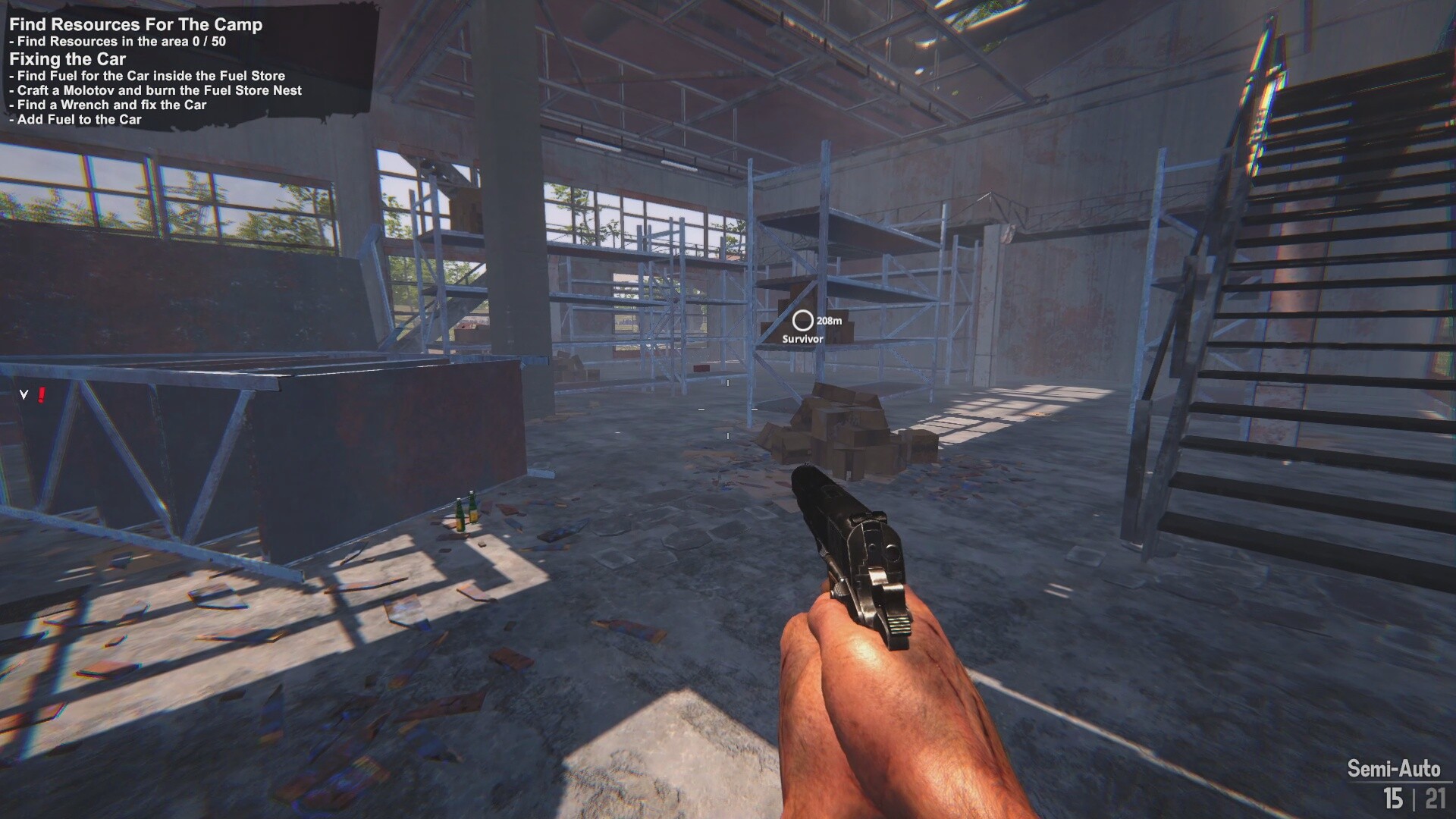Toggle tracking for Fixing the Car quest

coord(67,58)
